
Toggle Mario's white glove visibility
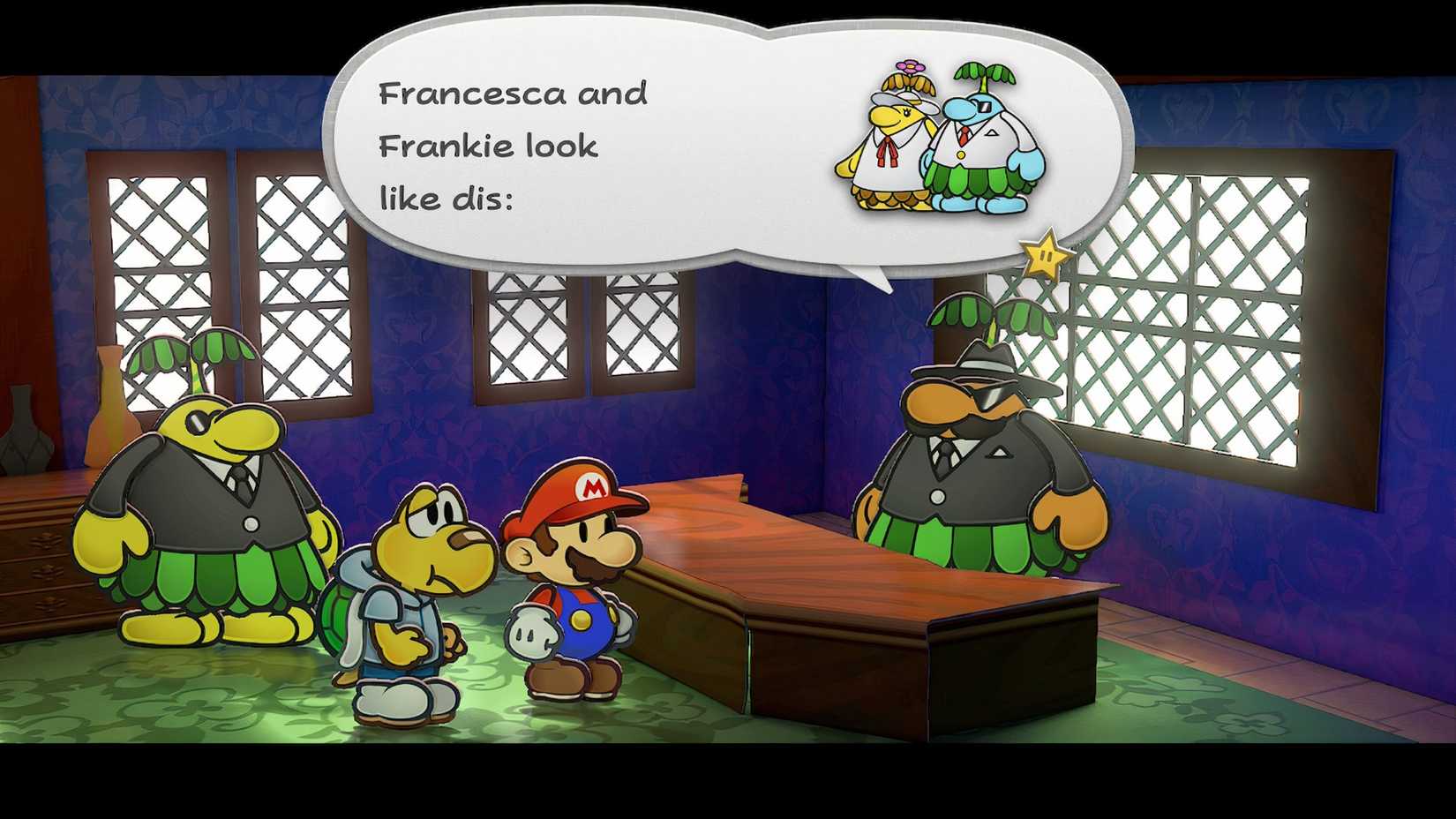click(529, 634)
